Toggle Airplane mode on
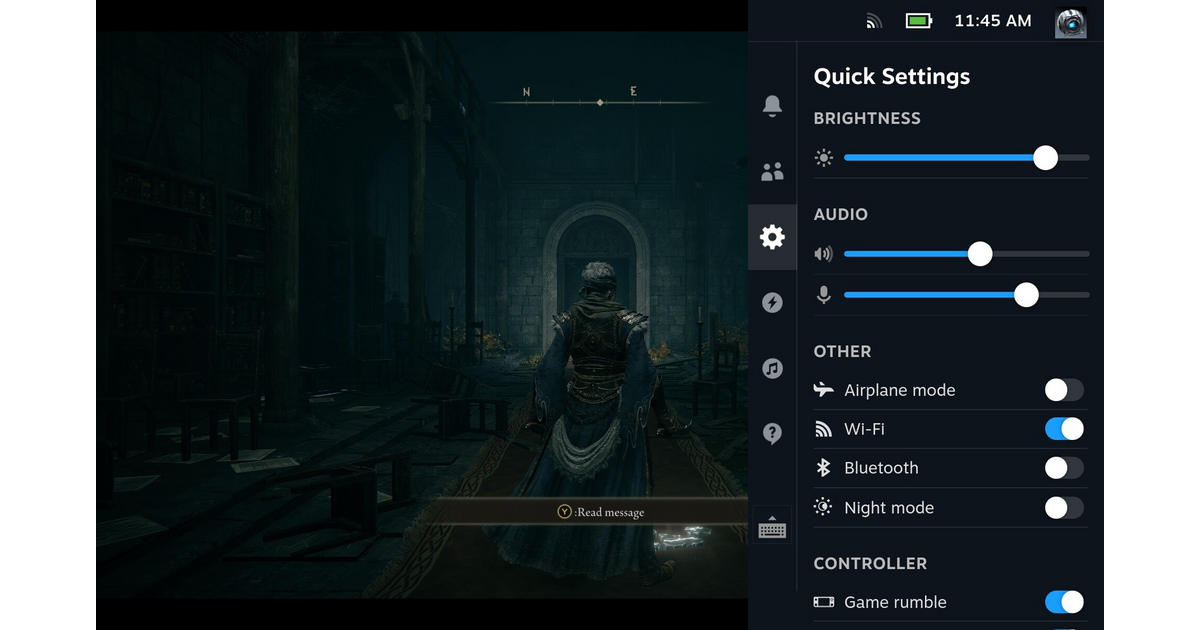1200x630 pixels. 1064,390
